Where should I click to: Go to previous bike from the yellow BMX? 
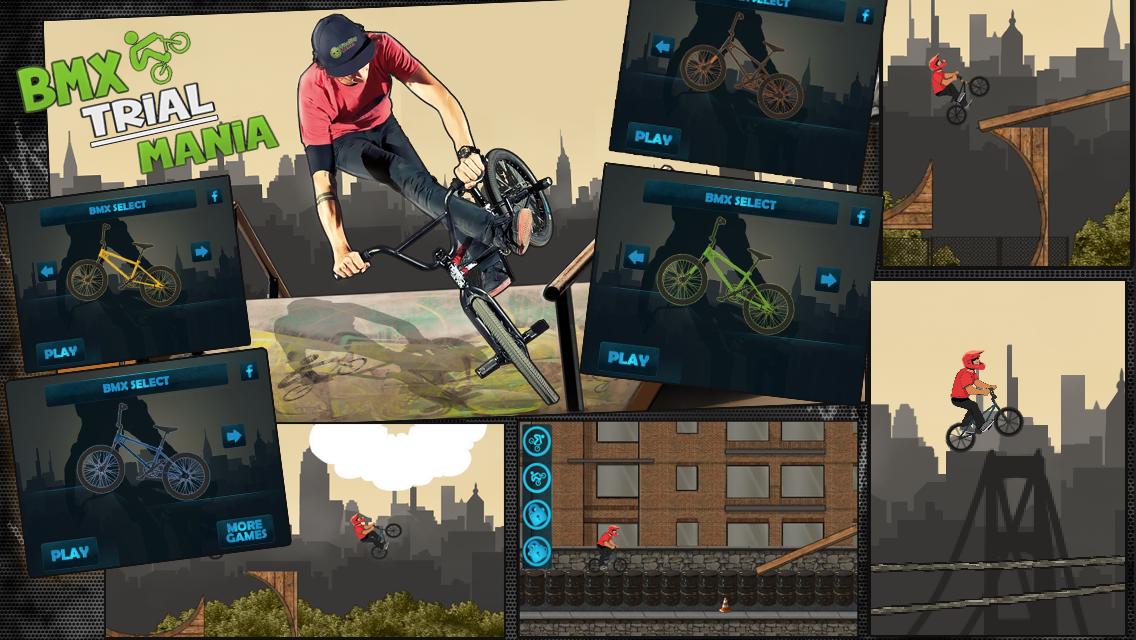click(x=47, y=270)
